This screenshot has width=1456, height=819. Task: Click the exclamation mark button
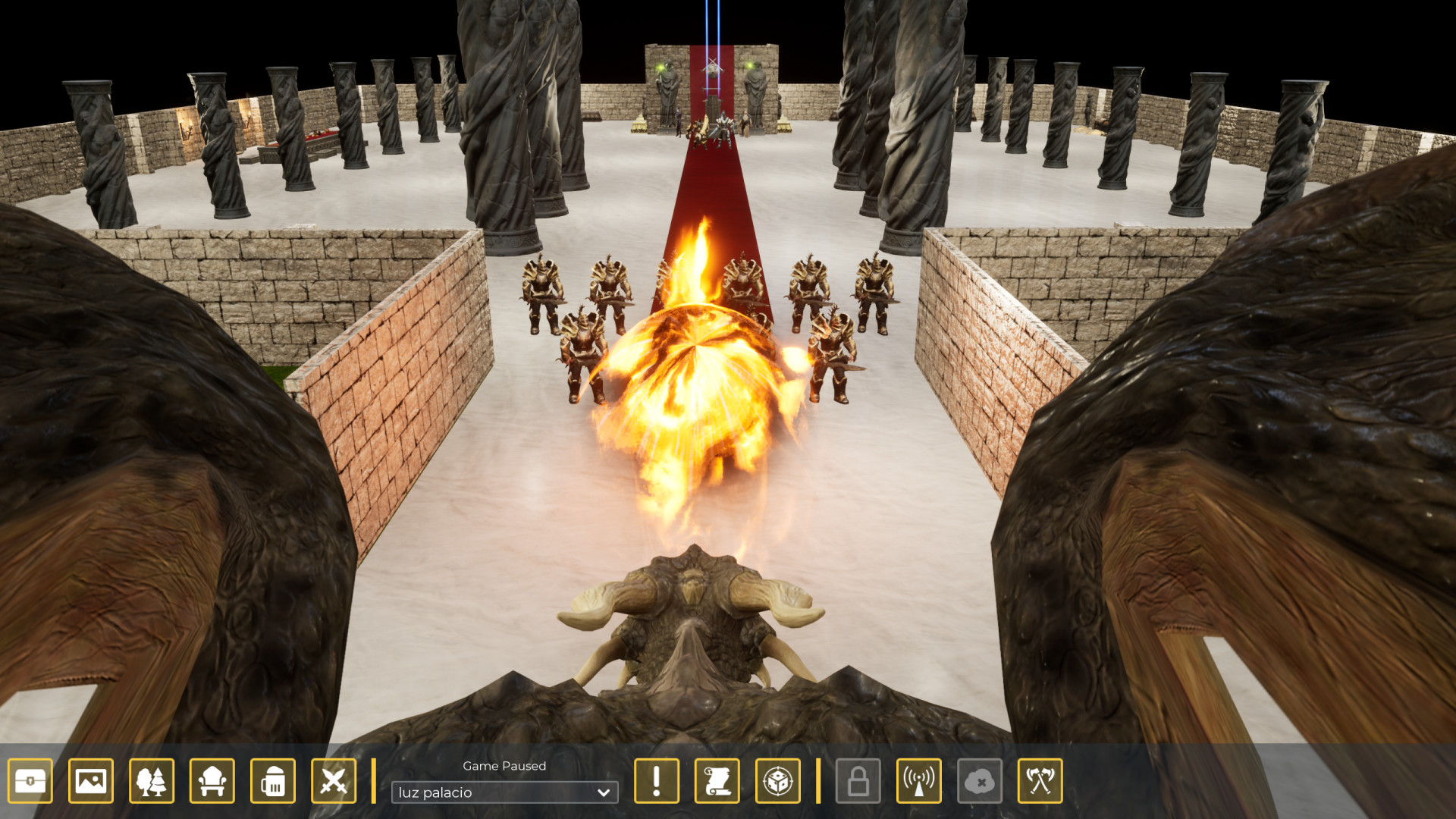pos(657,780)
